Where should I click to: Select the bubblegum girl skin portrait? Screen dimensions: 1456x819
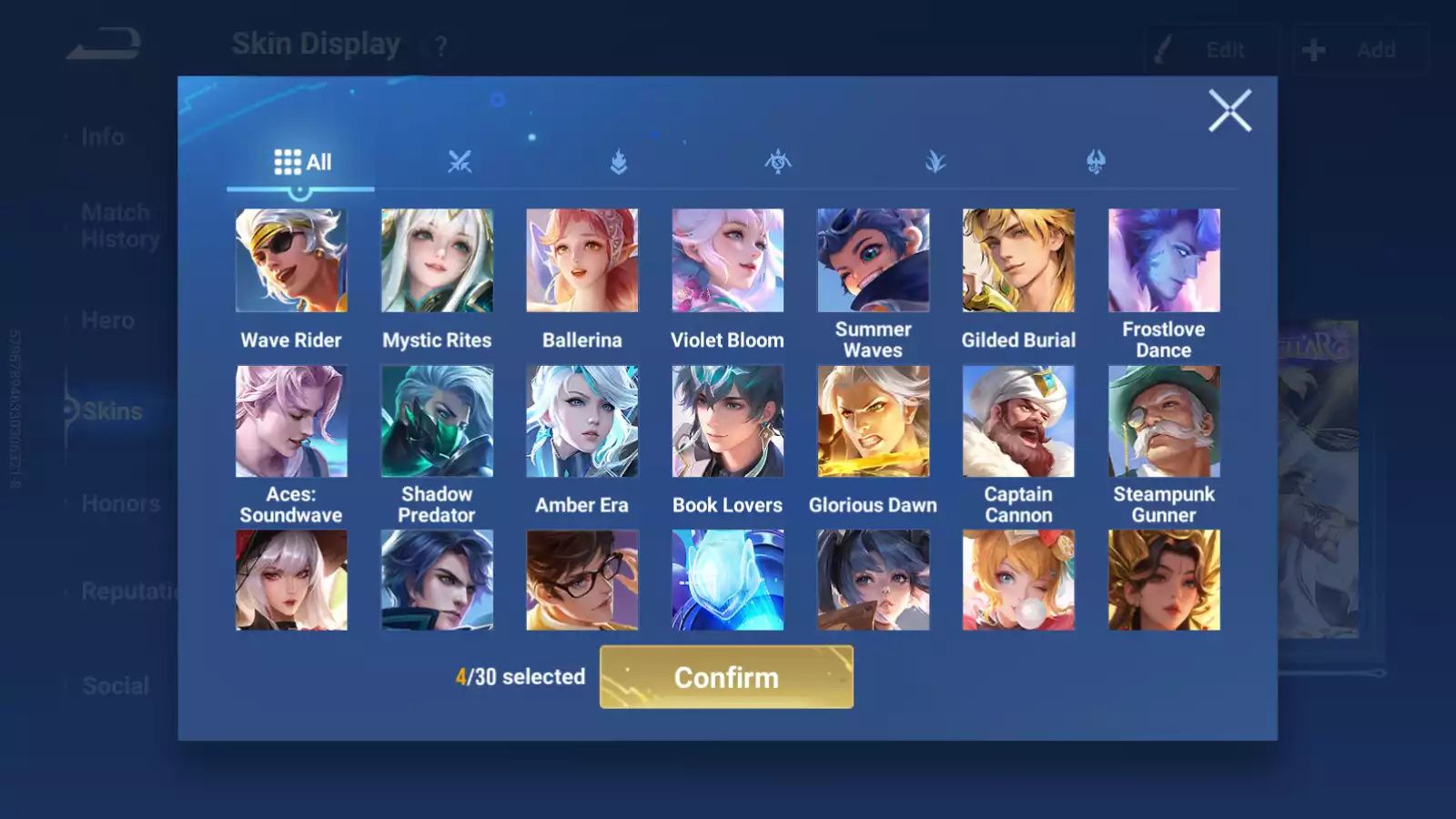tap(1018, 581)
